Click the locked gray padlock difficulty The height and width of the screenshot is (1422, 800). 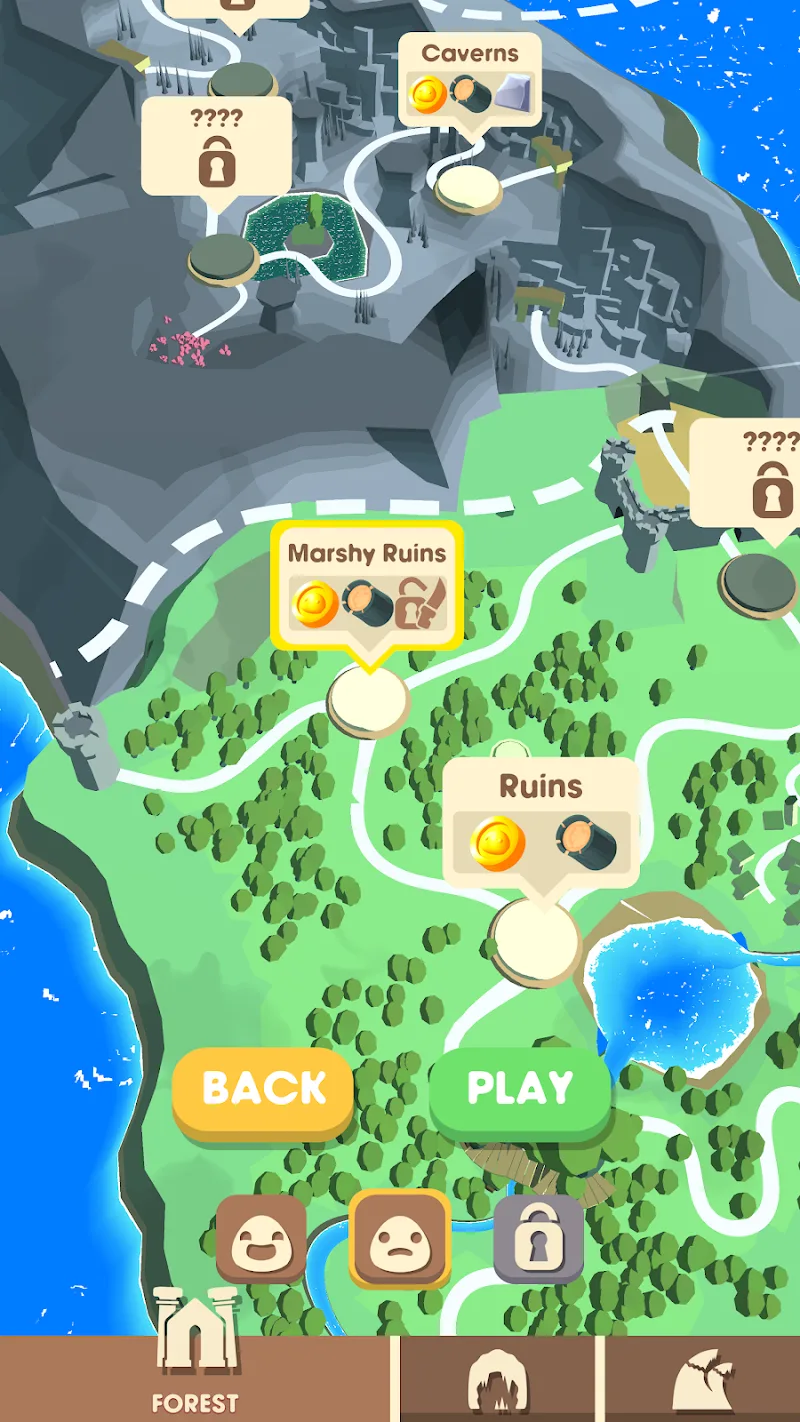(538, 1240)
